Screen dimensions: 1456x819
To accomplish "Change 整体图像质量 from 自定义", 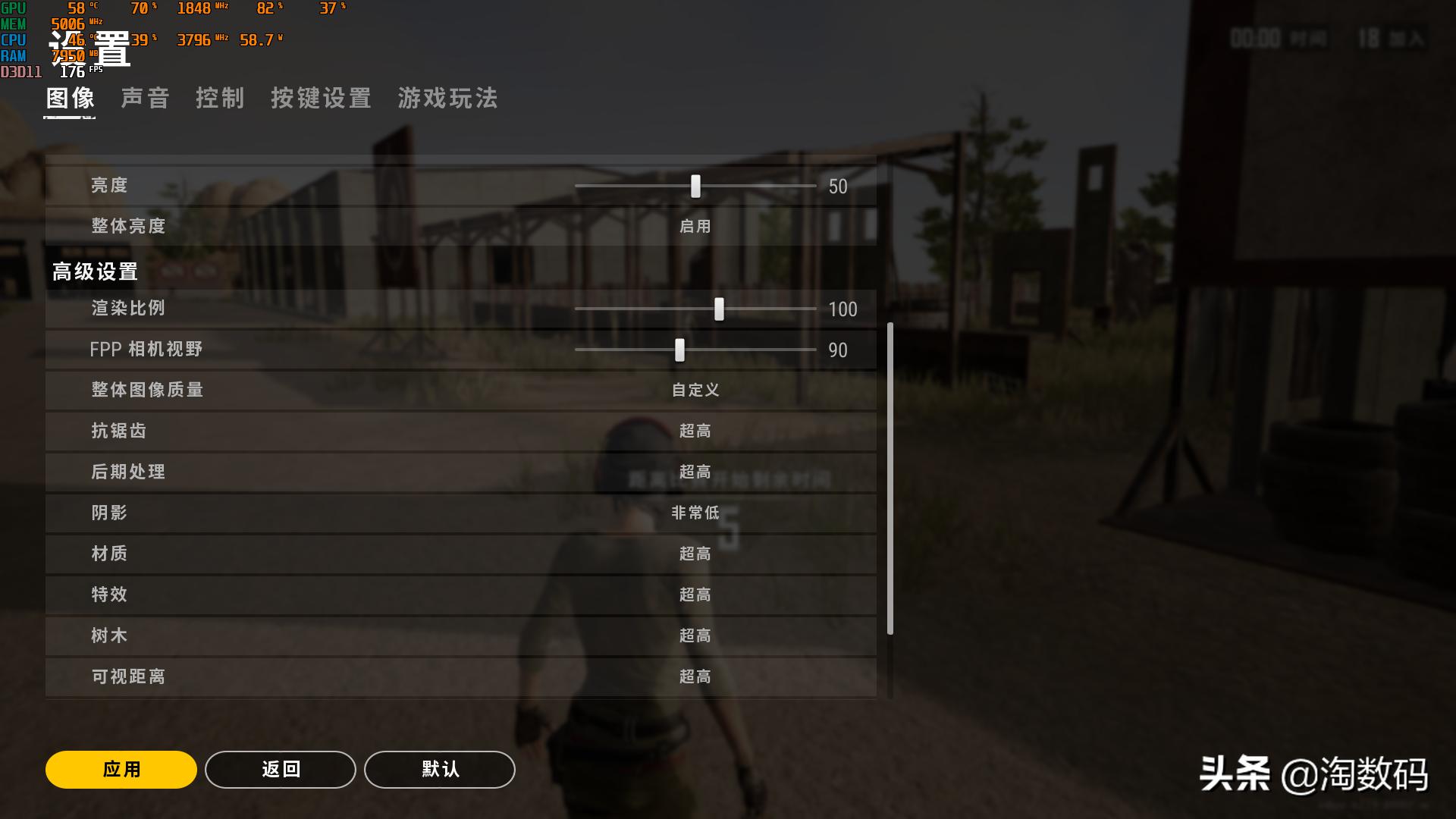I will point(695,390).
